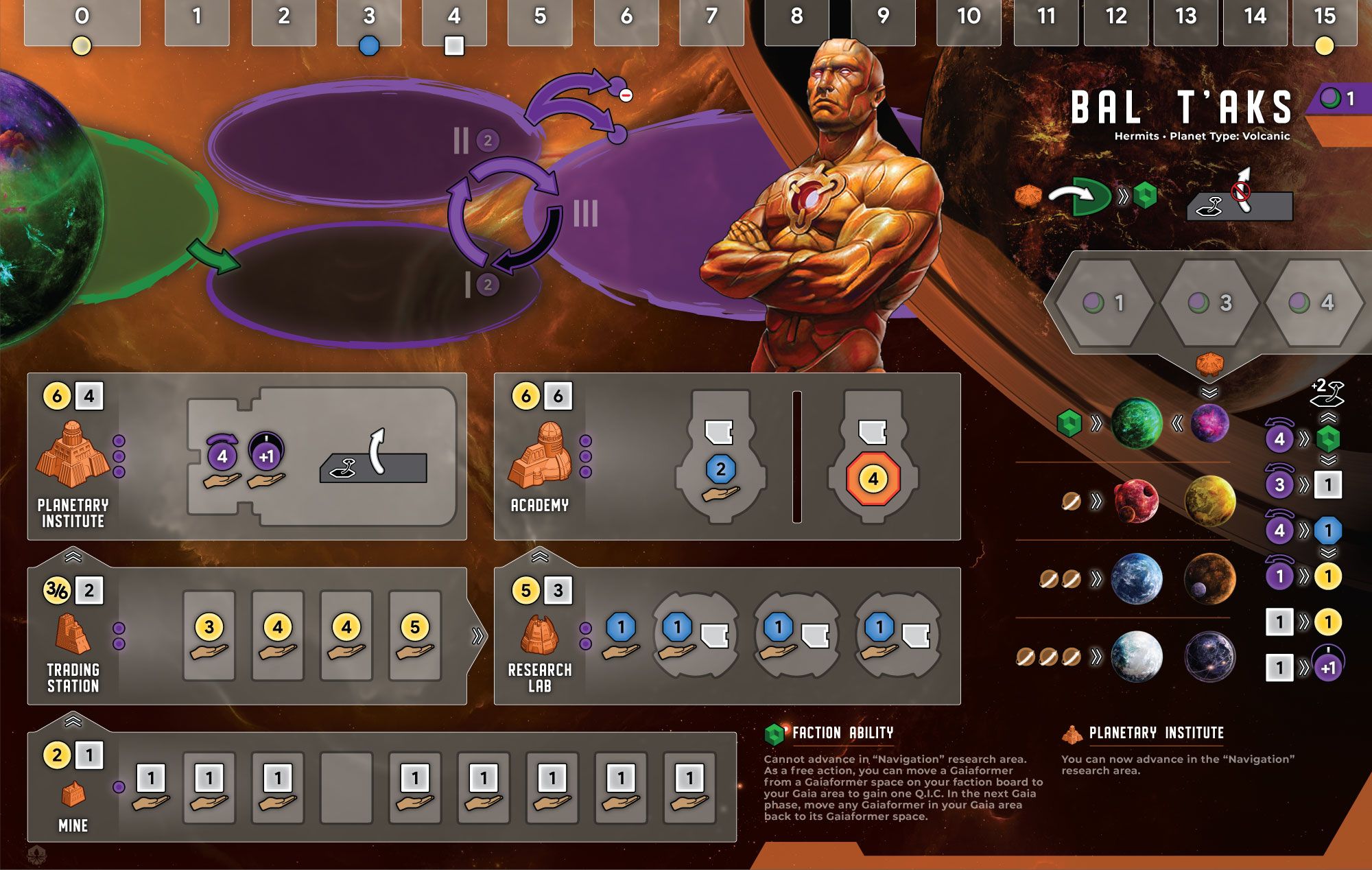This screenshot has height=870, width=1372.
Task: Select the white ore marker on the track
Action: (454, 46)
